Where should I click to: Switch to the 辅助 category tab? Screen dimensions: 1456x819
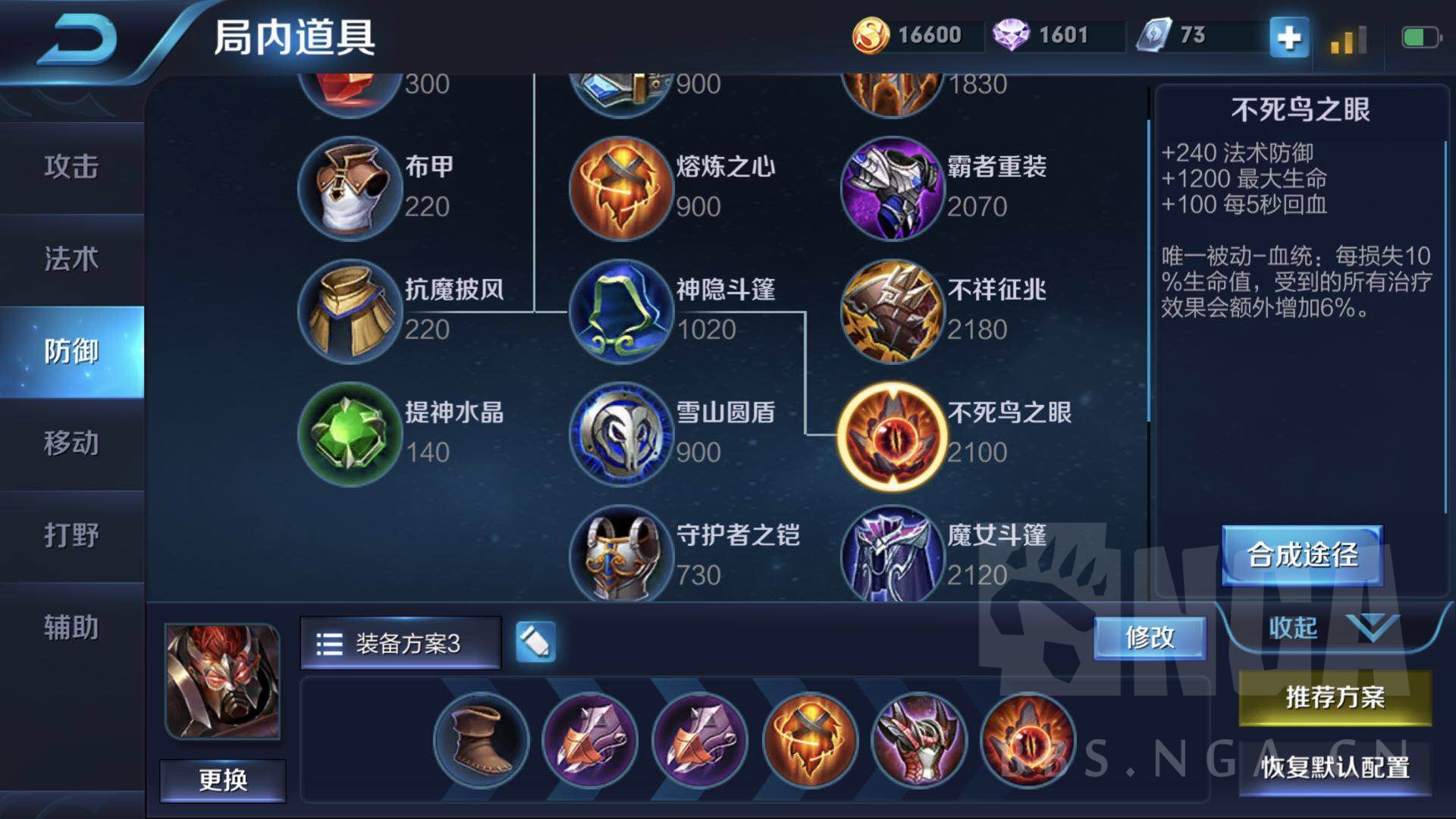click(72, 628)
